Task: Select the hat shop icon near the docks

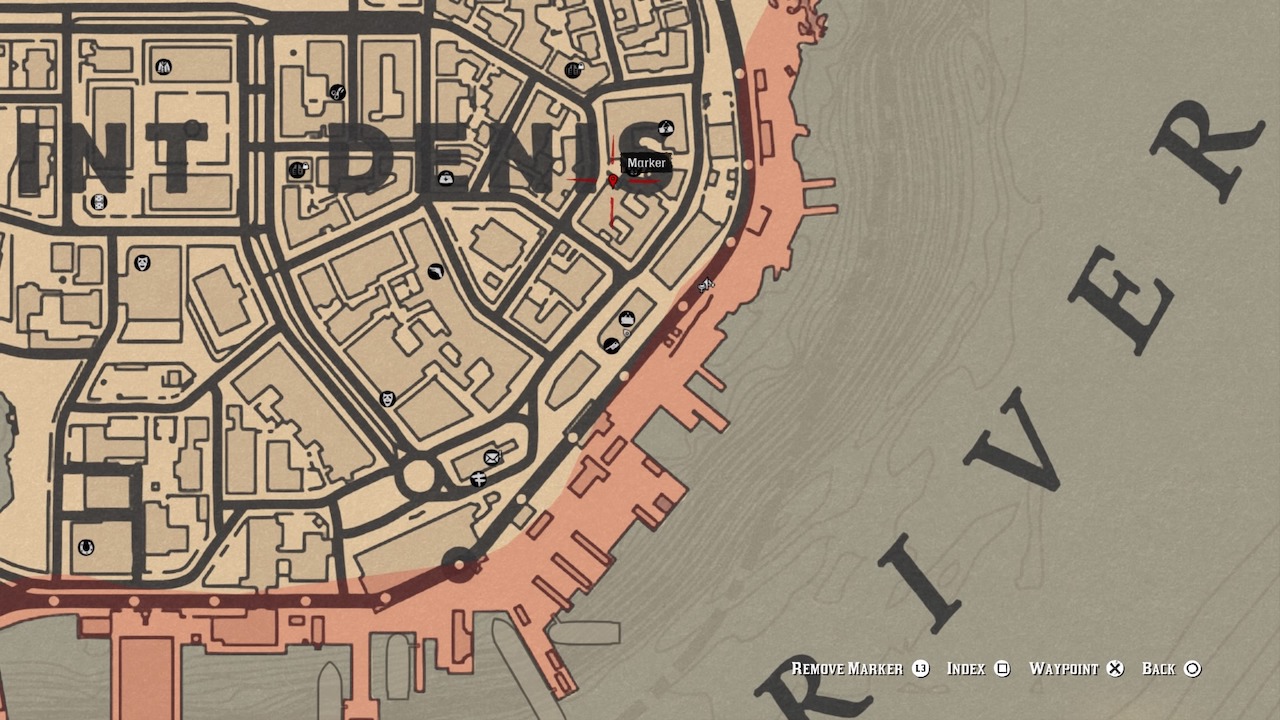Action: pyautogui.click(x=627, y=318)
